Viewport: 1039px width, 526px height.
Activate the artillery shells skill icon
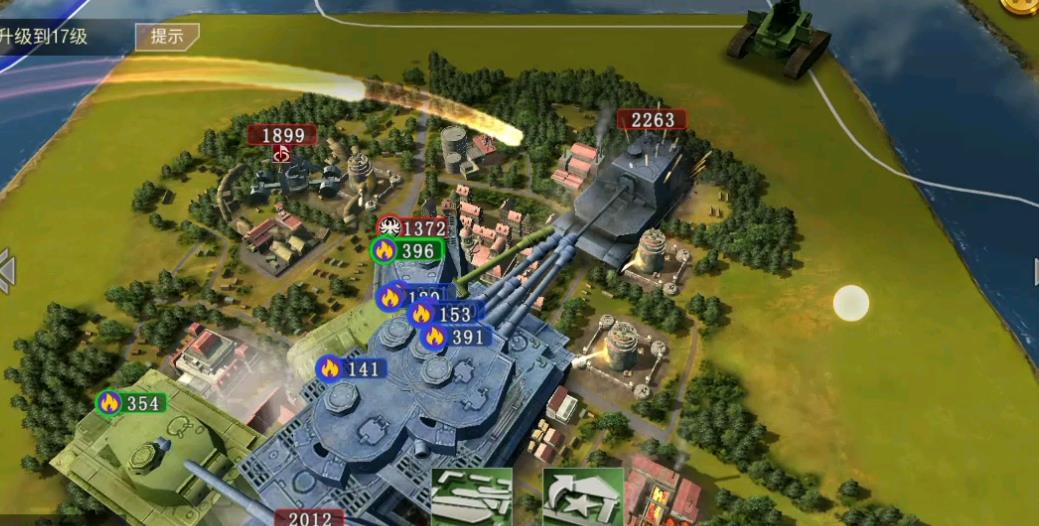pyautogui.click(x=472, y=497)
